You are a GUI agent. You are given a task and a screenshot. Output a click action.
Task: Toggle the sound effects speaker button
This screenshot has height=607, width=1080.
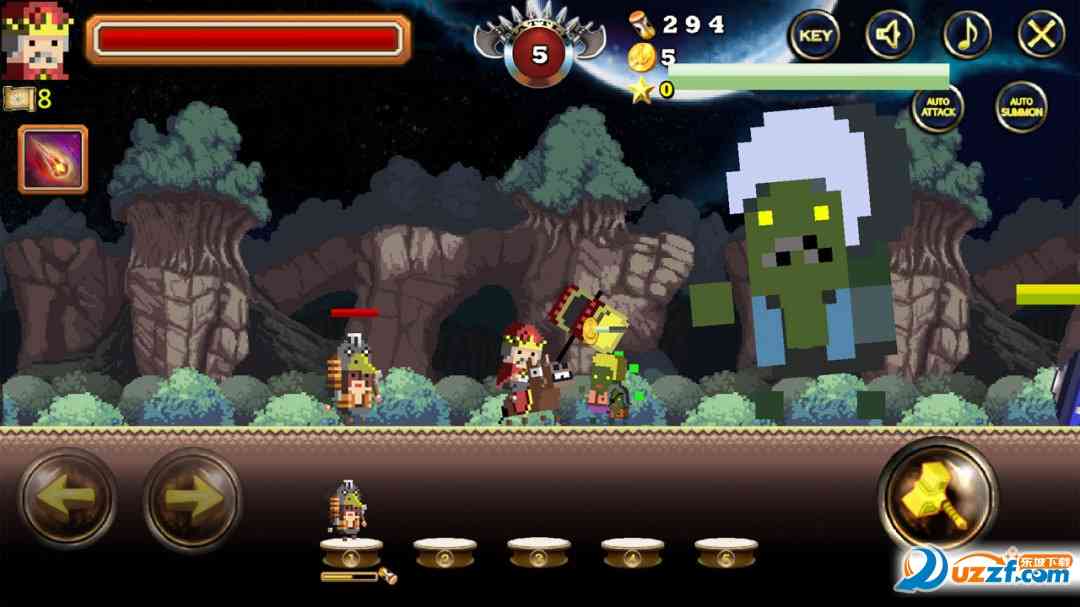[x=890, y=36]
